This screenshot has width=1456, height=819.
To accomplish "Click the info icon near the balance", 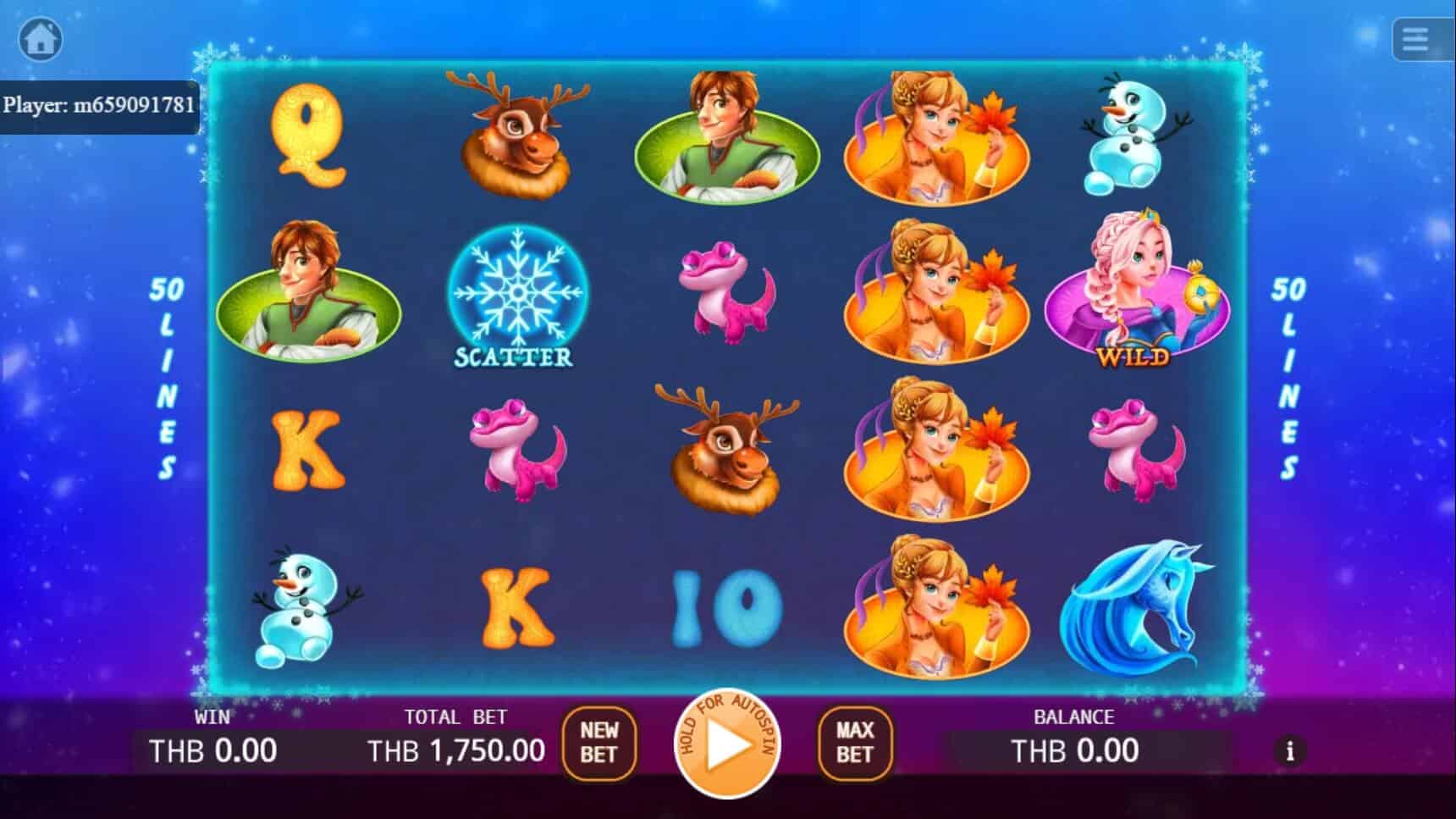I will (x=1290, y=750).
